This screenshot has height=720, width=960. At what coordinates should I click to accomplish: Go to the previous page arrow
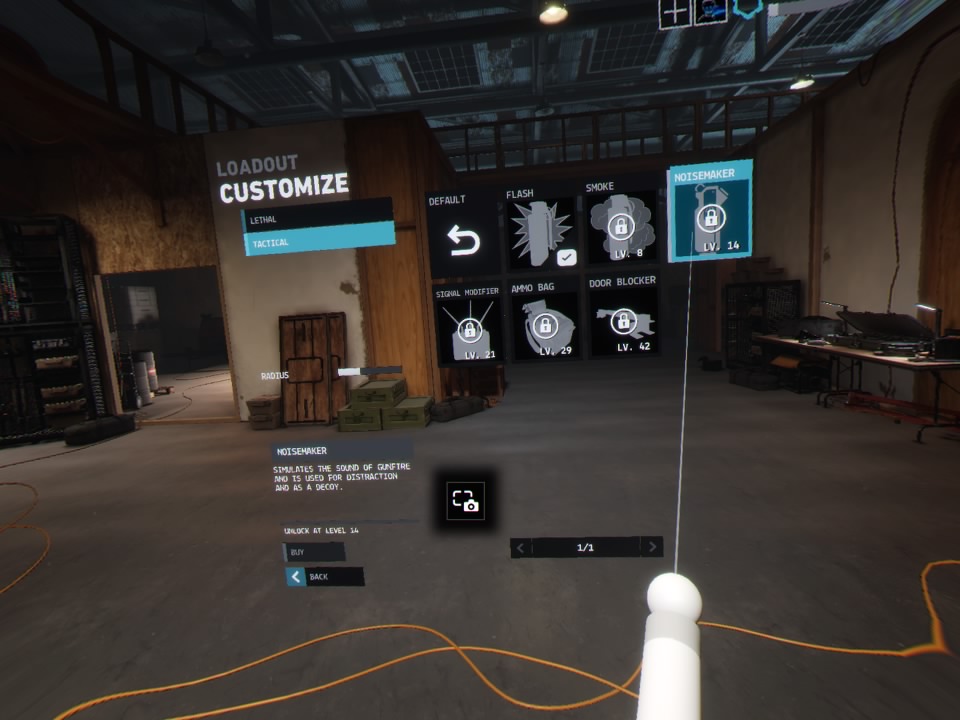(x=521, y=547)
